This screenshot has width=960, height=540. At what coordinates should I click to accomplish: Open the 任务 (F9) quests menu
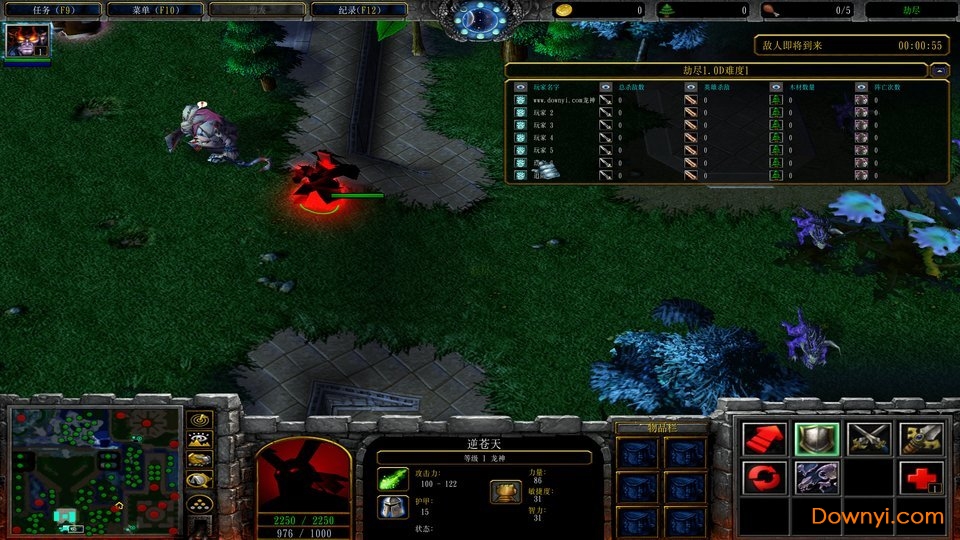click(x=50, y=10)
